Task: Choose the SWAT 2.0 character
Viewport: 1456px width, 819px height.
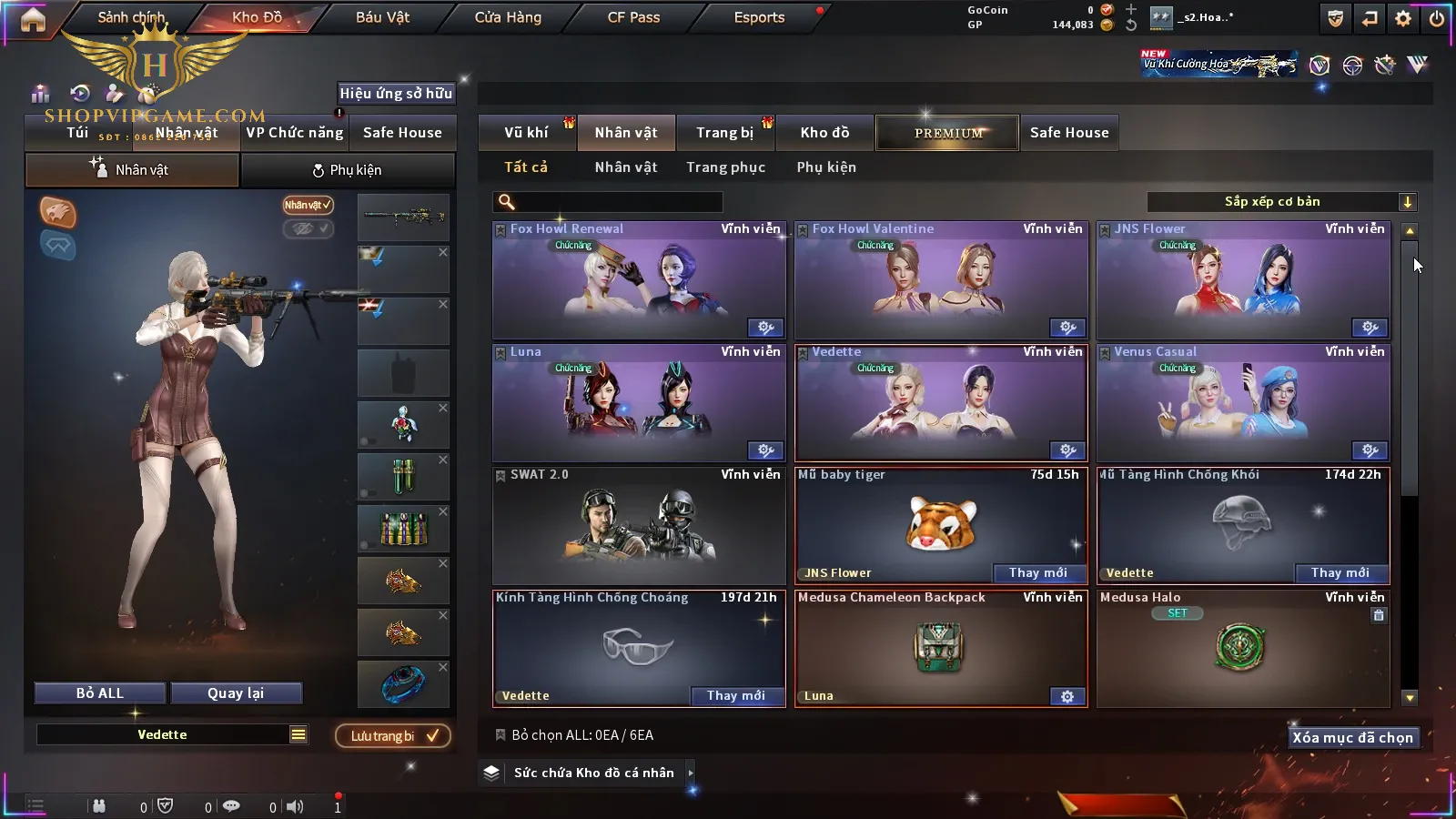Action: tap(639, 525)
